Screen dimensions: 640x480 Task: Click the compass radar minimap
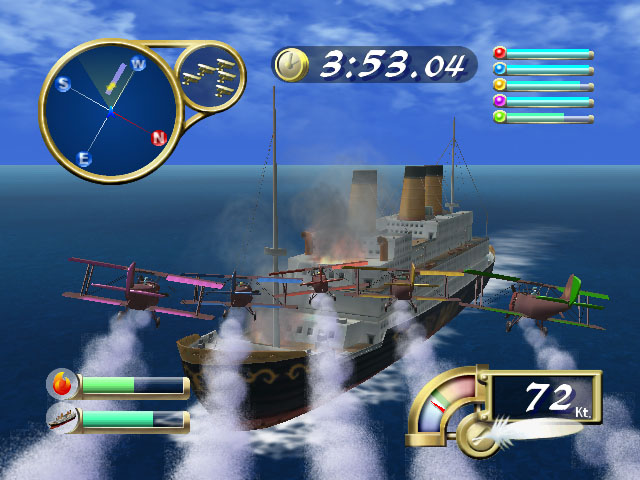[108, 112]
